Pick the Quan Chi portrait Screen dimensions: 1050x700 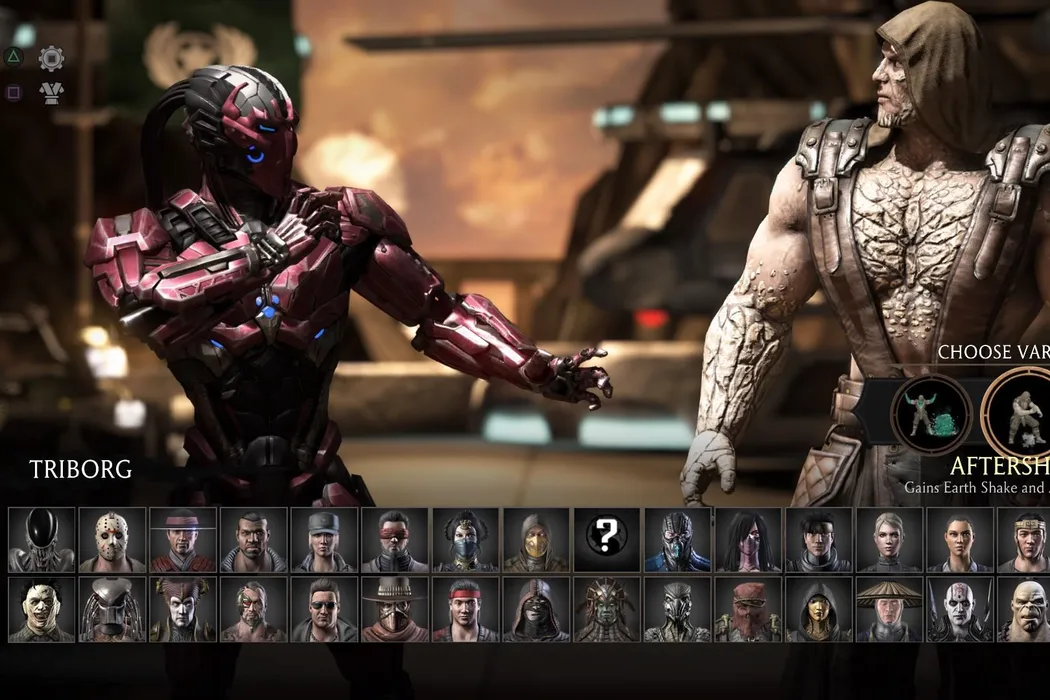point(960,610)
